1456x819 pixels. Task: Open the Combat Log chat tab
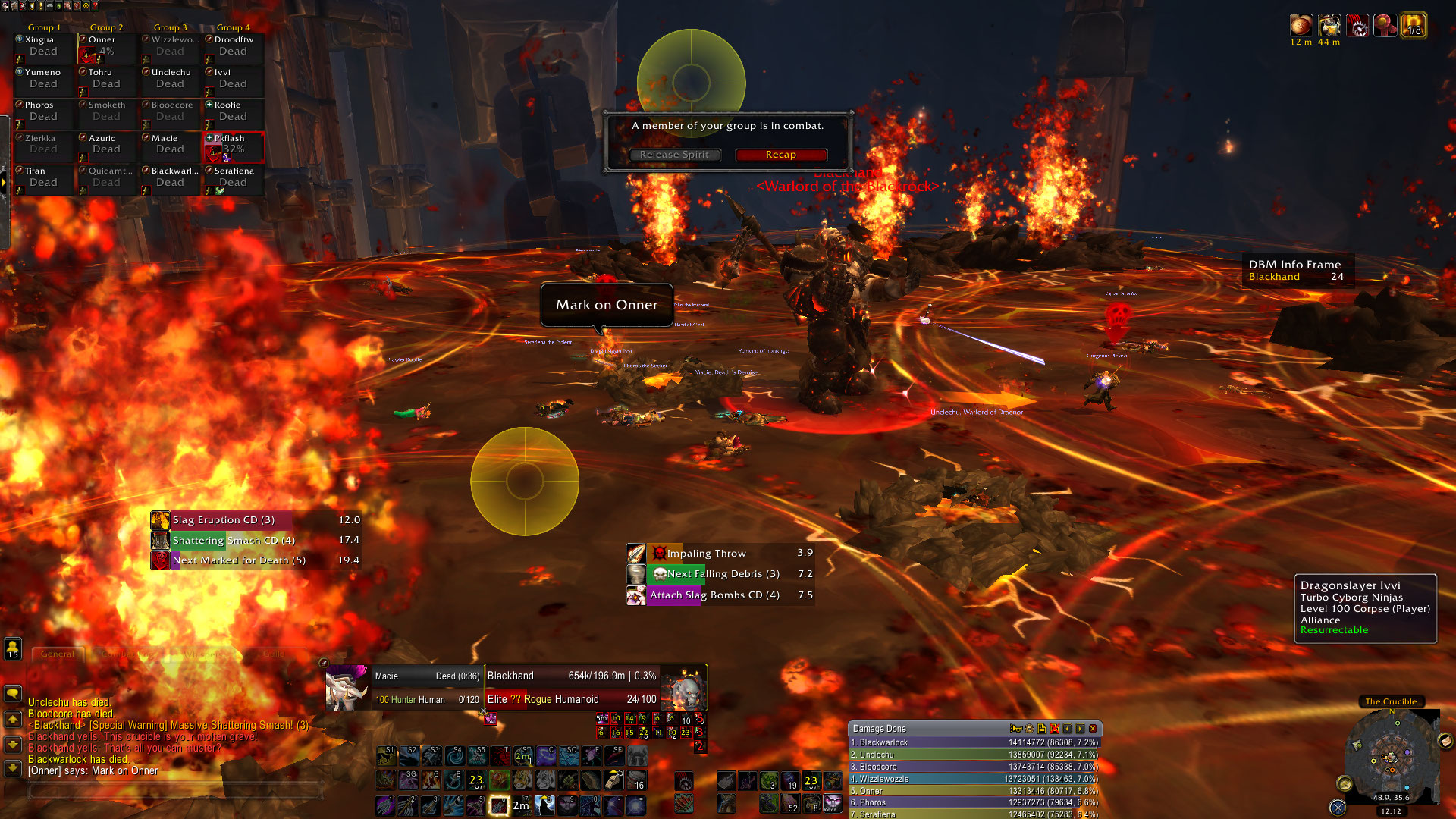127,654
